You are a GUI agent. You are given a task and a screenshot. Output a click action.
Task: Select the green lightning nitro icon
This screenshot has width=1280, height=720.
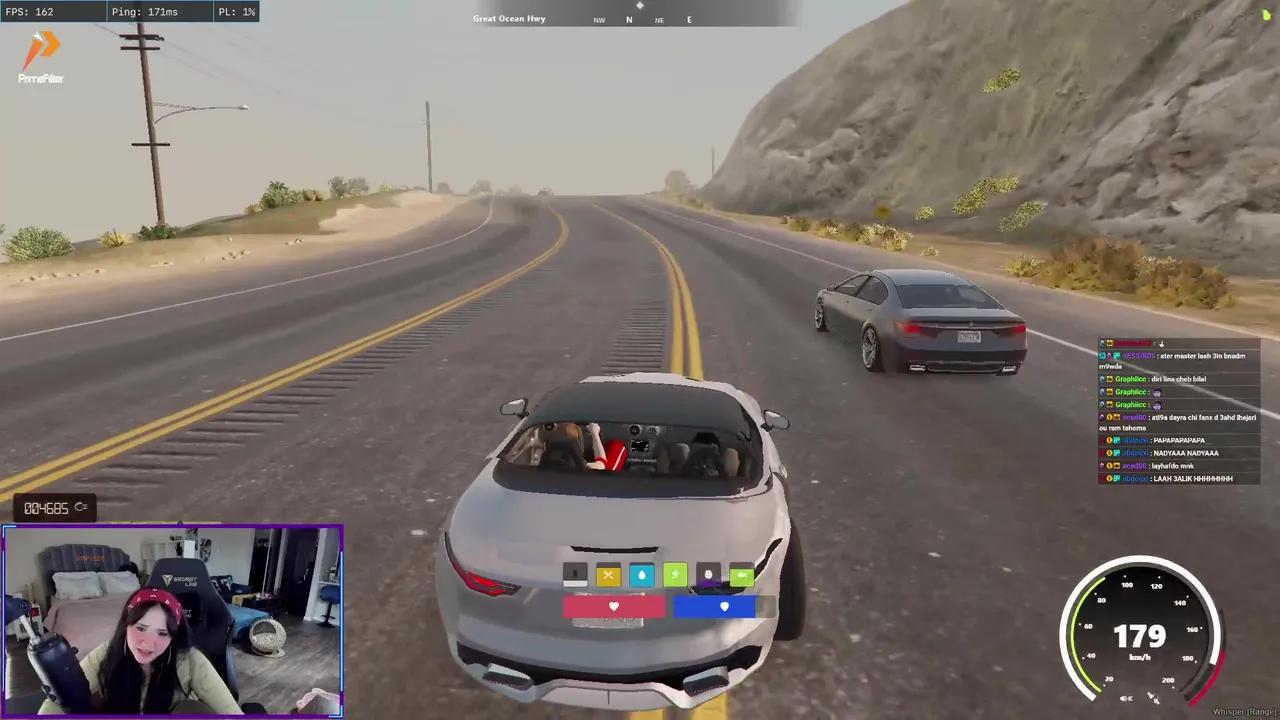click(x=675, y=574)
